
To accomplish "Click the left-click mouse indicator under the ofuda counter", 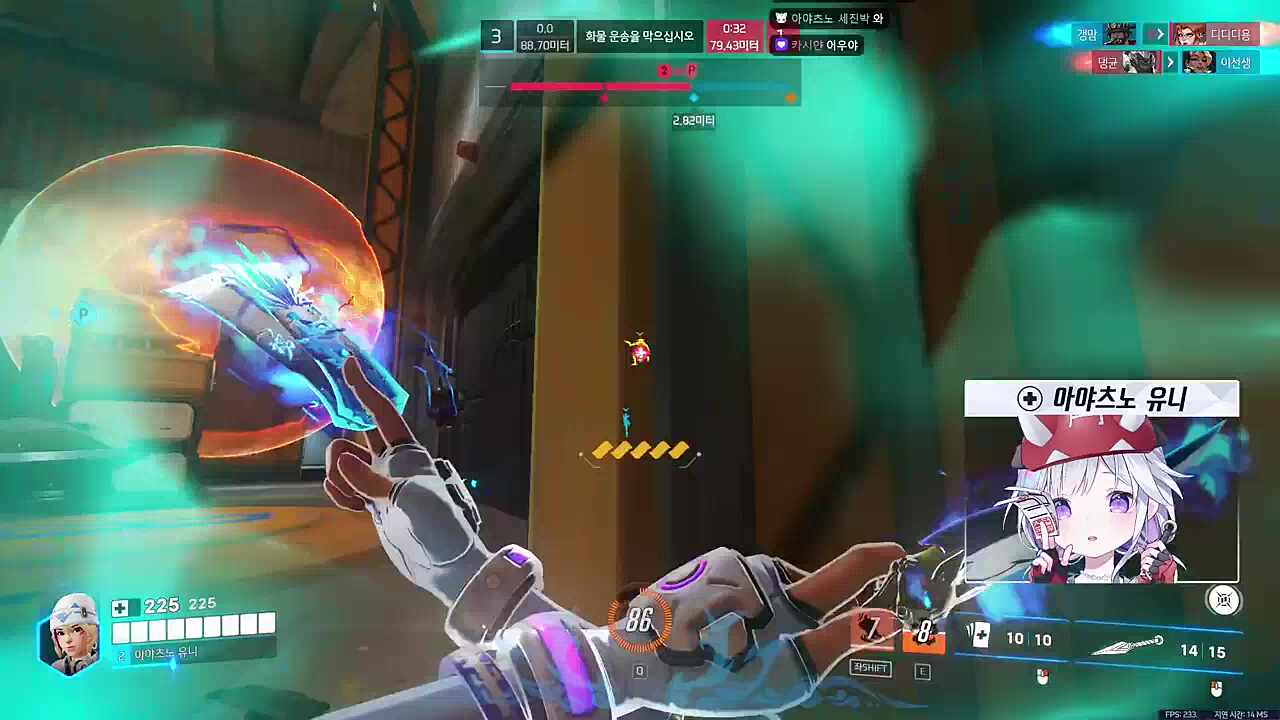I will 1042,678.
